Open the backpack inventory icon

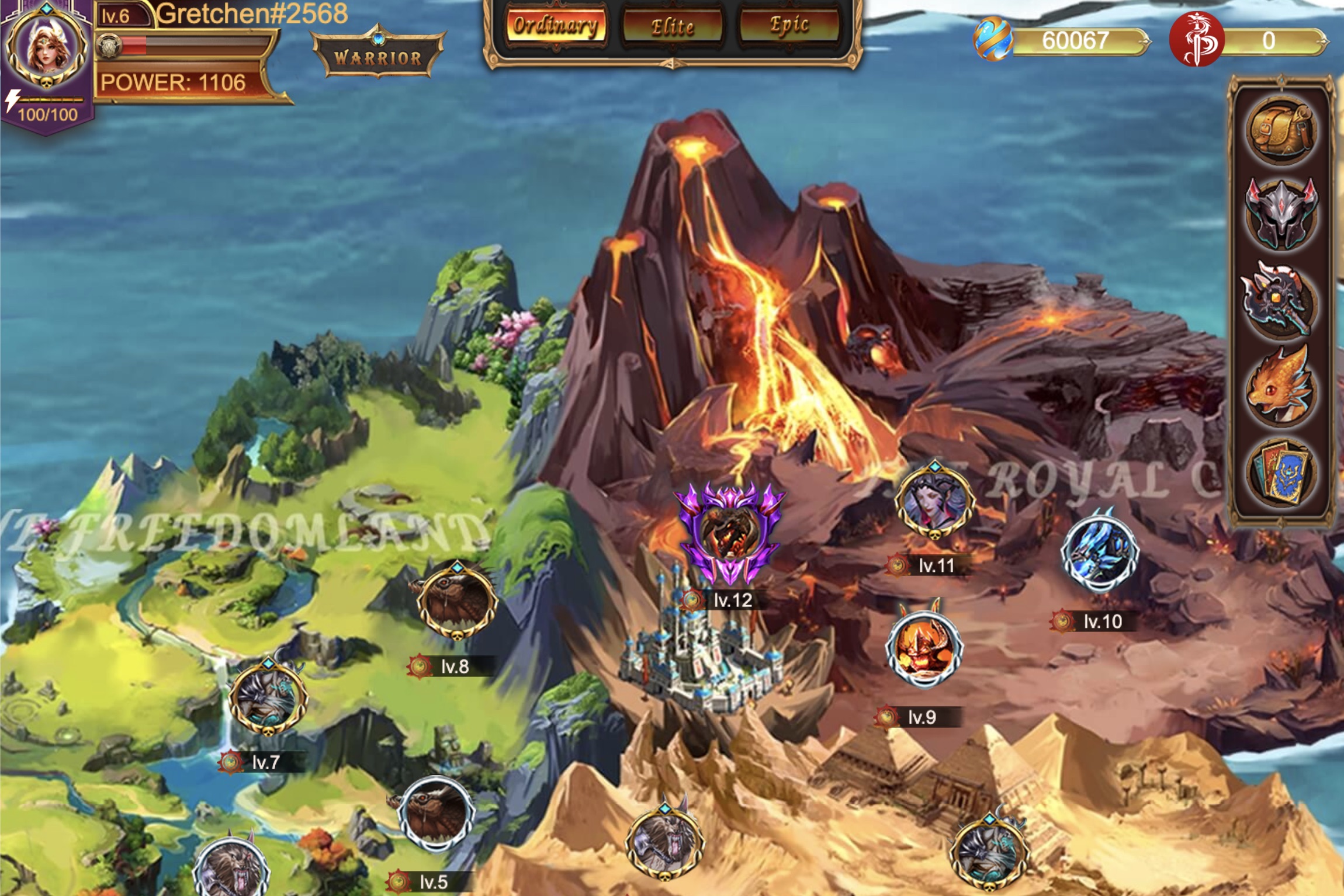coord(1281,130)
